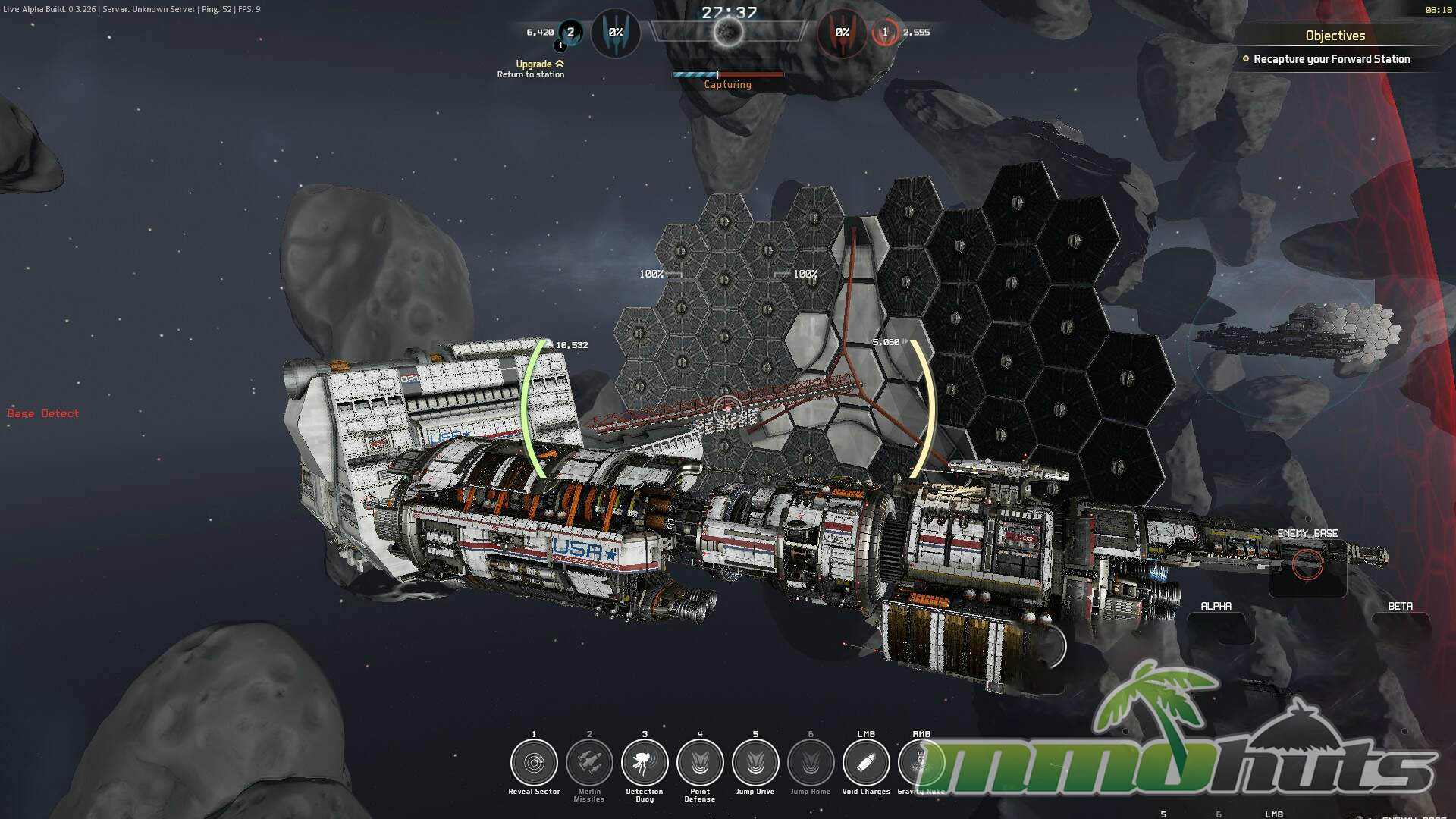This screenshot has width=1456, height=819.
Task: Fire the Merlin Missiles ability
Action: point(589,763)
